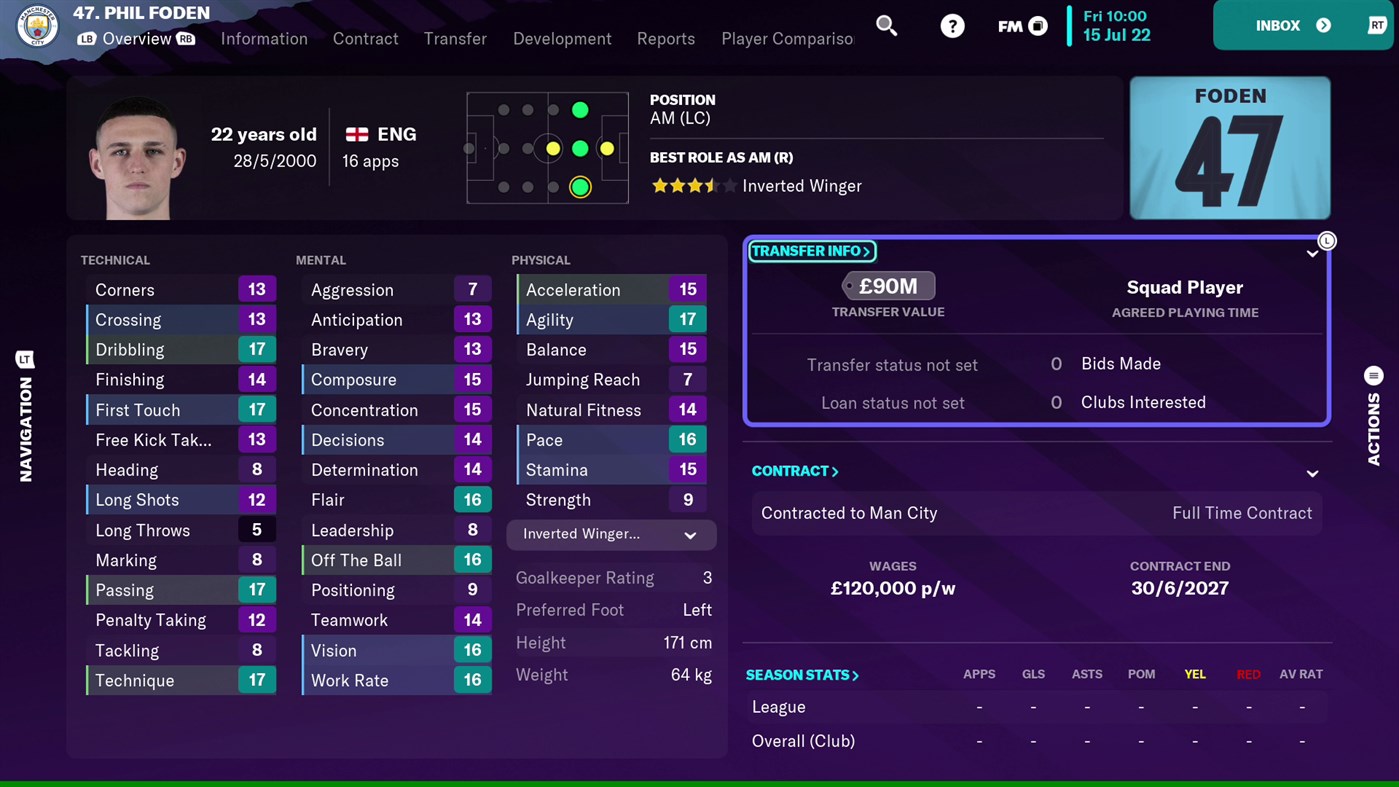Click the FM game icon in the header
The width and height of the screenshot is (1399, 787).
pos(1020,26)
